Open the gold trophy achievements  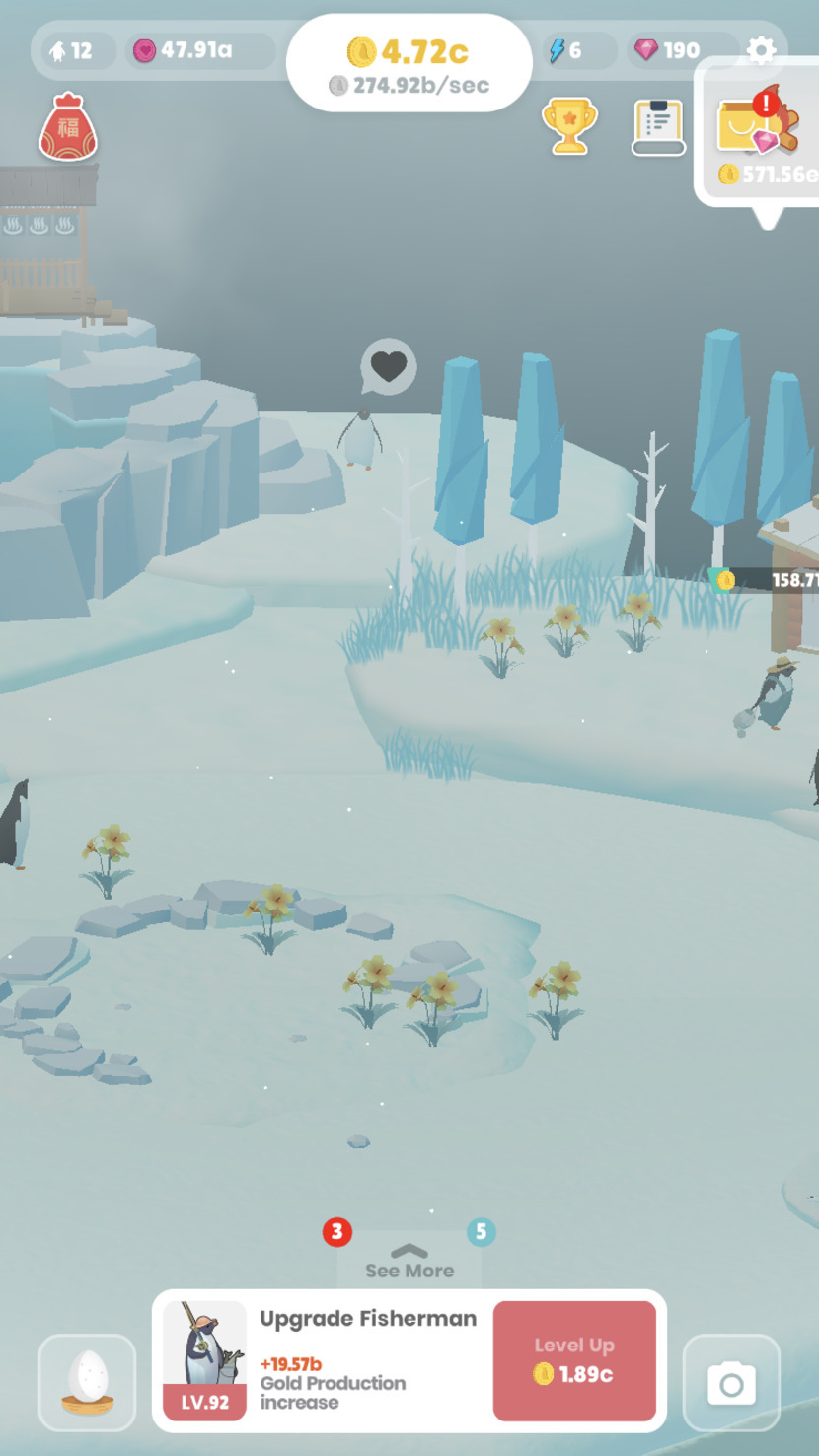pyautogui.click(x=569, y=125)
